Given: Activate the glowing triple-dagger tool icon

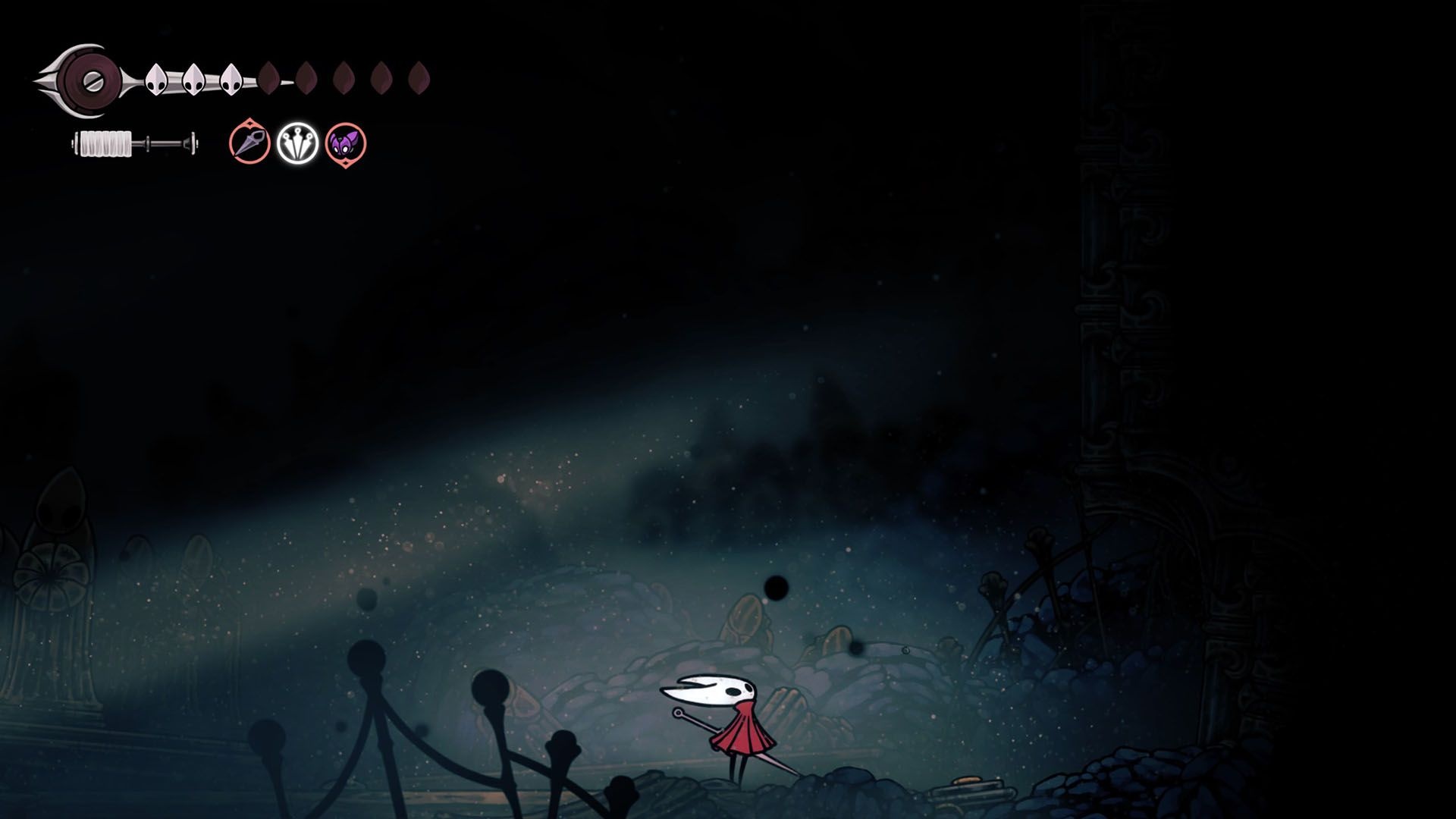Looking at the screenshot, I should click(x=297, y=143).
